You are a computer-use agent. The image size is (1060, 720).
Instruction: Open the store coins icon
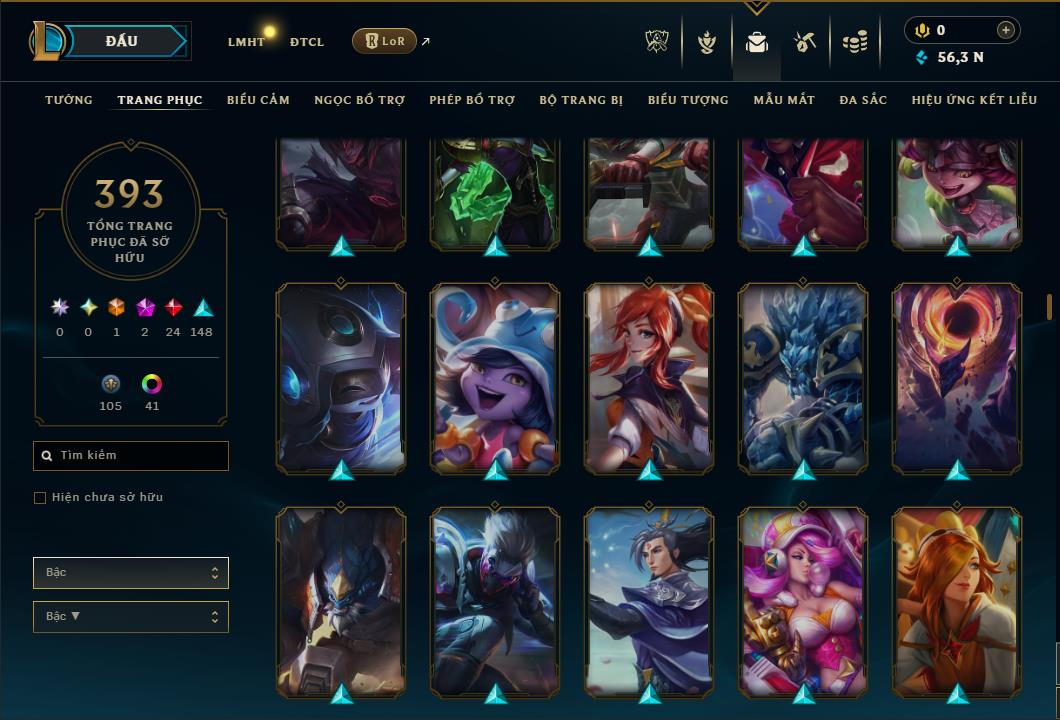854,42
